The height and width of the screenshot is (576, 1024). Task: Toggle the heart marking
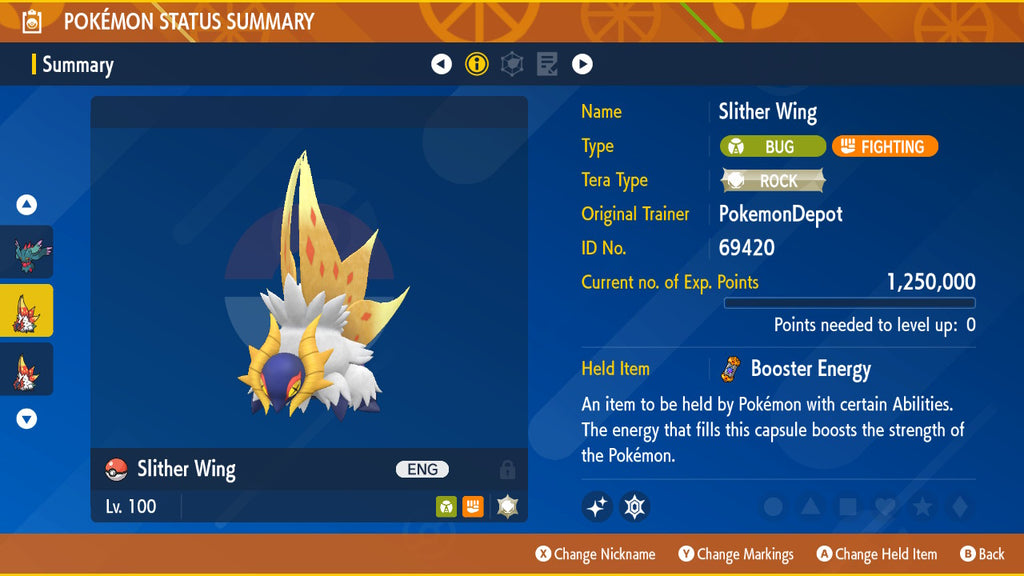pos(884,507)
